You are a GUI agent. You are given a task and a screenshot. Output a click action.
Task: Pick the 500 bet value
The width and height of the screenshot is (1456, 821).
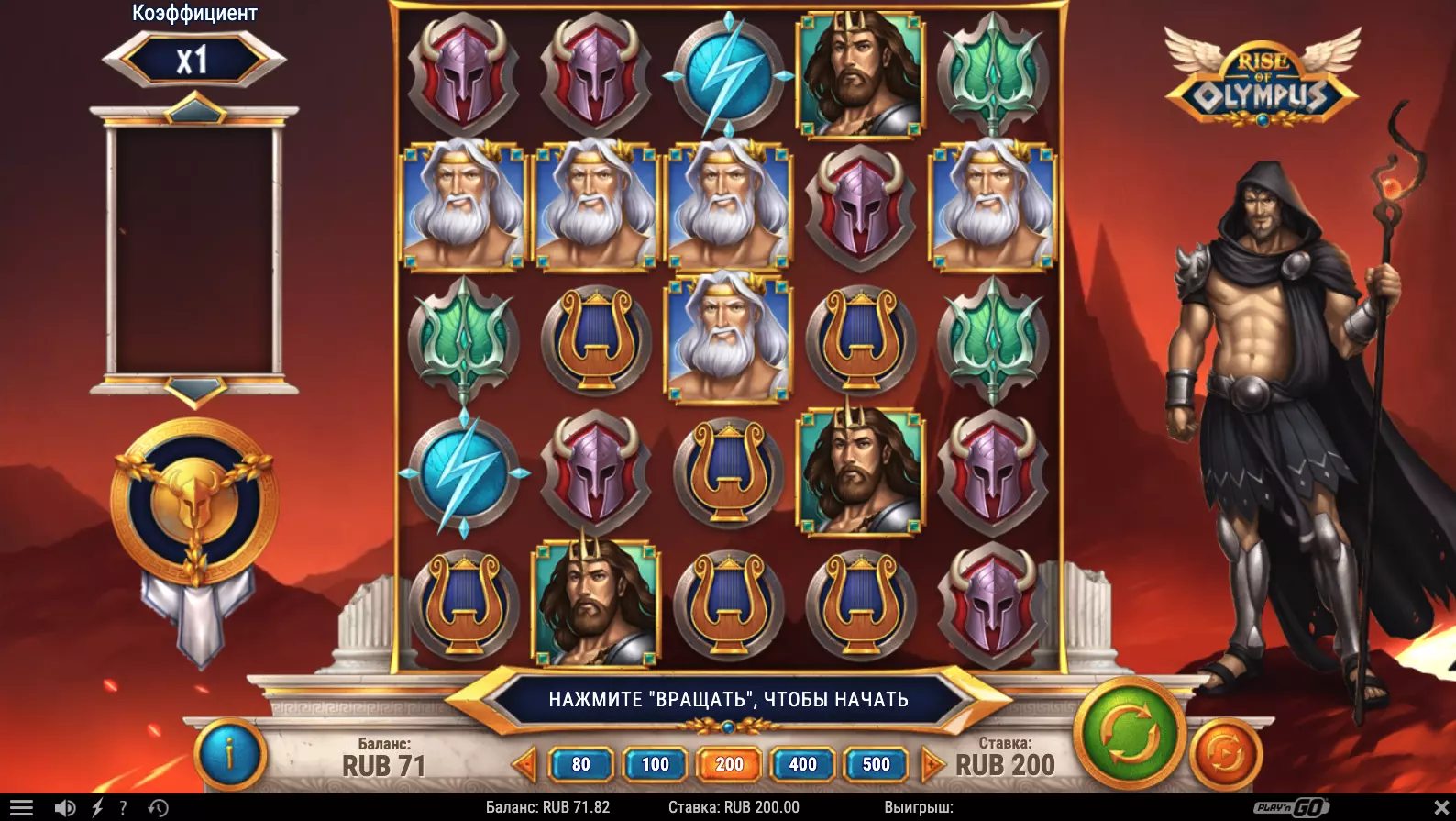tap(876, 764)
